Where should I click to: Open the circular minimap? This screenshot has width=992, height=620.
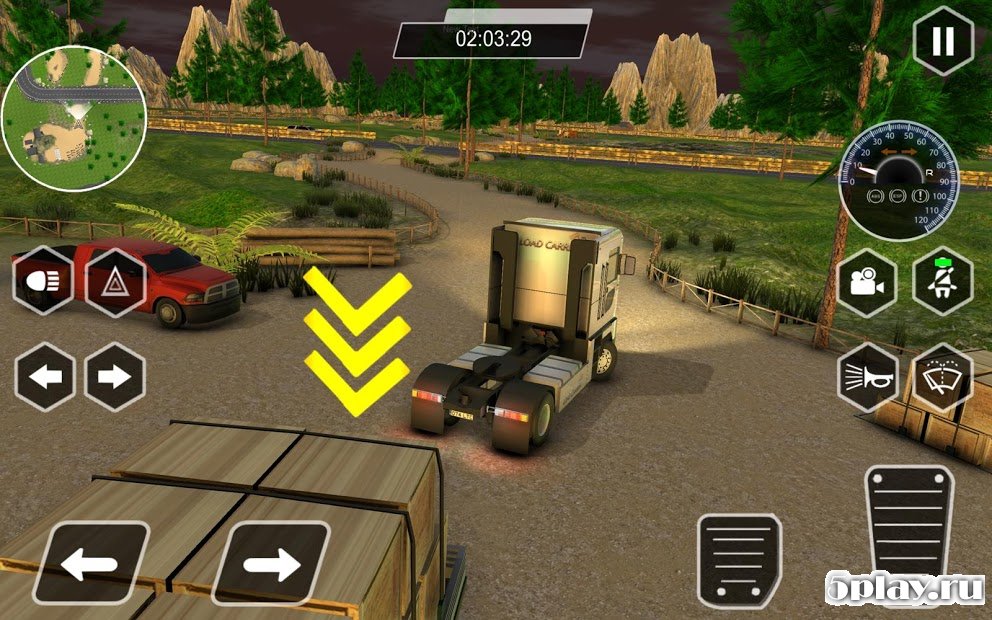click(74, 119)
